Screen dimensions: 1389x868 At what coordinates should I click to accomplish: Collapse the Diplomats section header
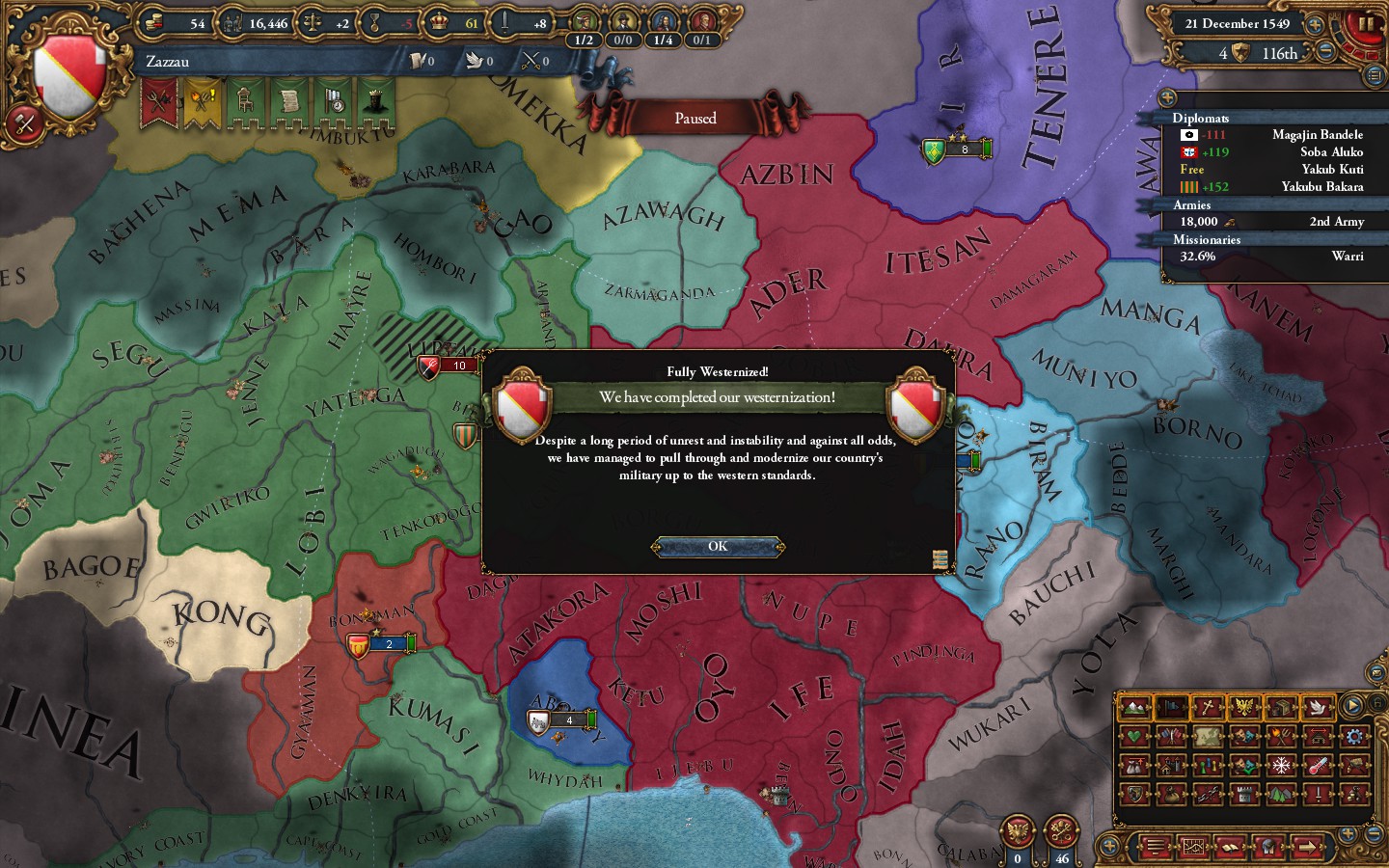point(1201,119)
